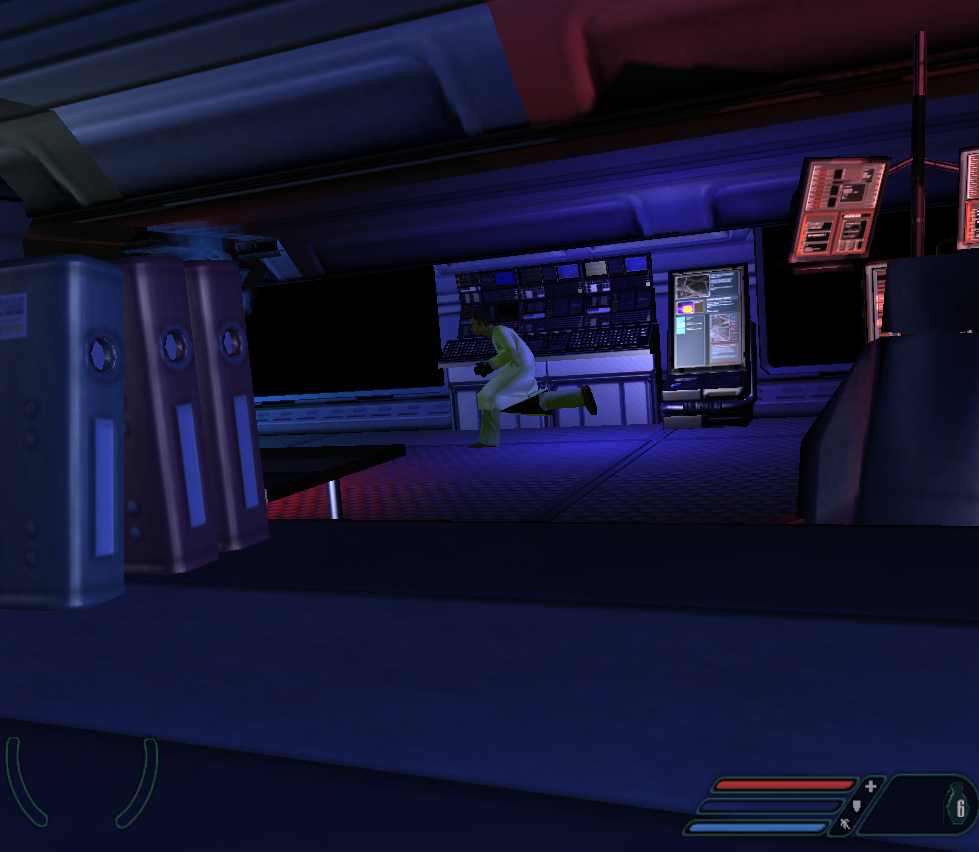The height and width of the screenshot is (852, 979).
Task: Click the shield status icon
Action: point(856,805)
